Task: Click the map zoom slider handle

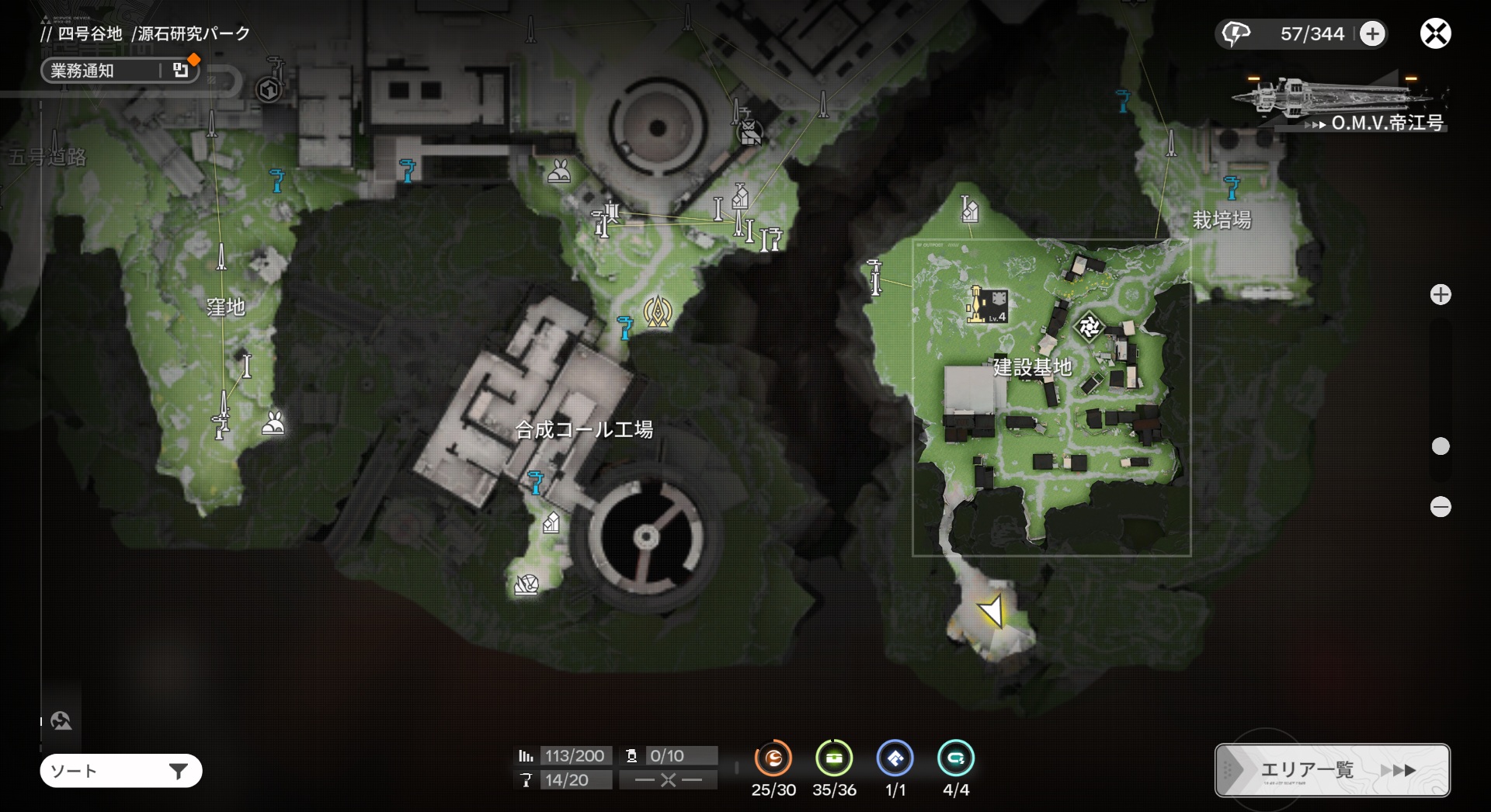Action: (1441, 446)
